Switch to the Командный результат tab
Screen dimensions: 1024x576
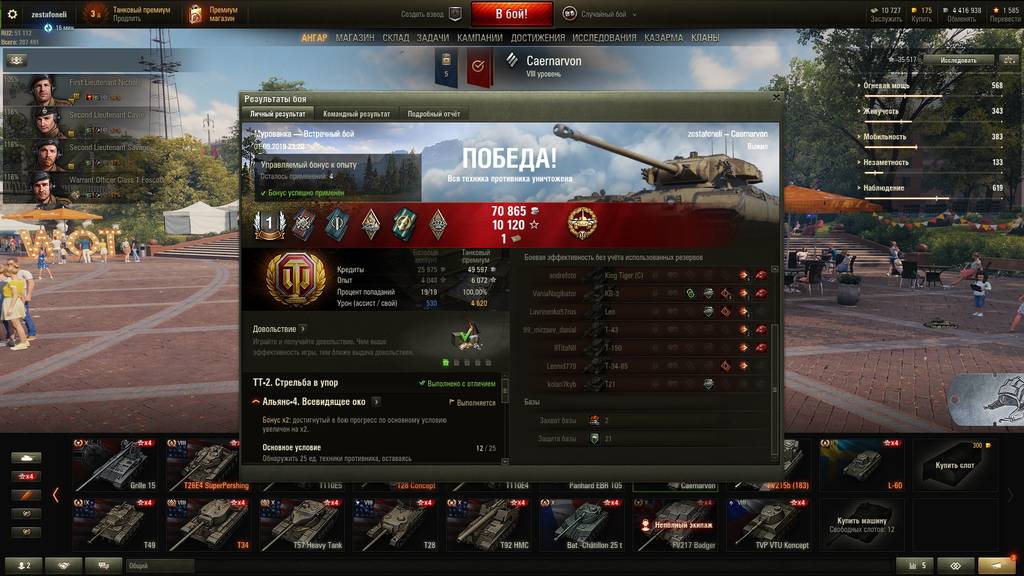pyautogui.click(x=356, y=114)
